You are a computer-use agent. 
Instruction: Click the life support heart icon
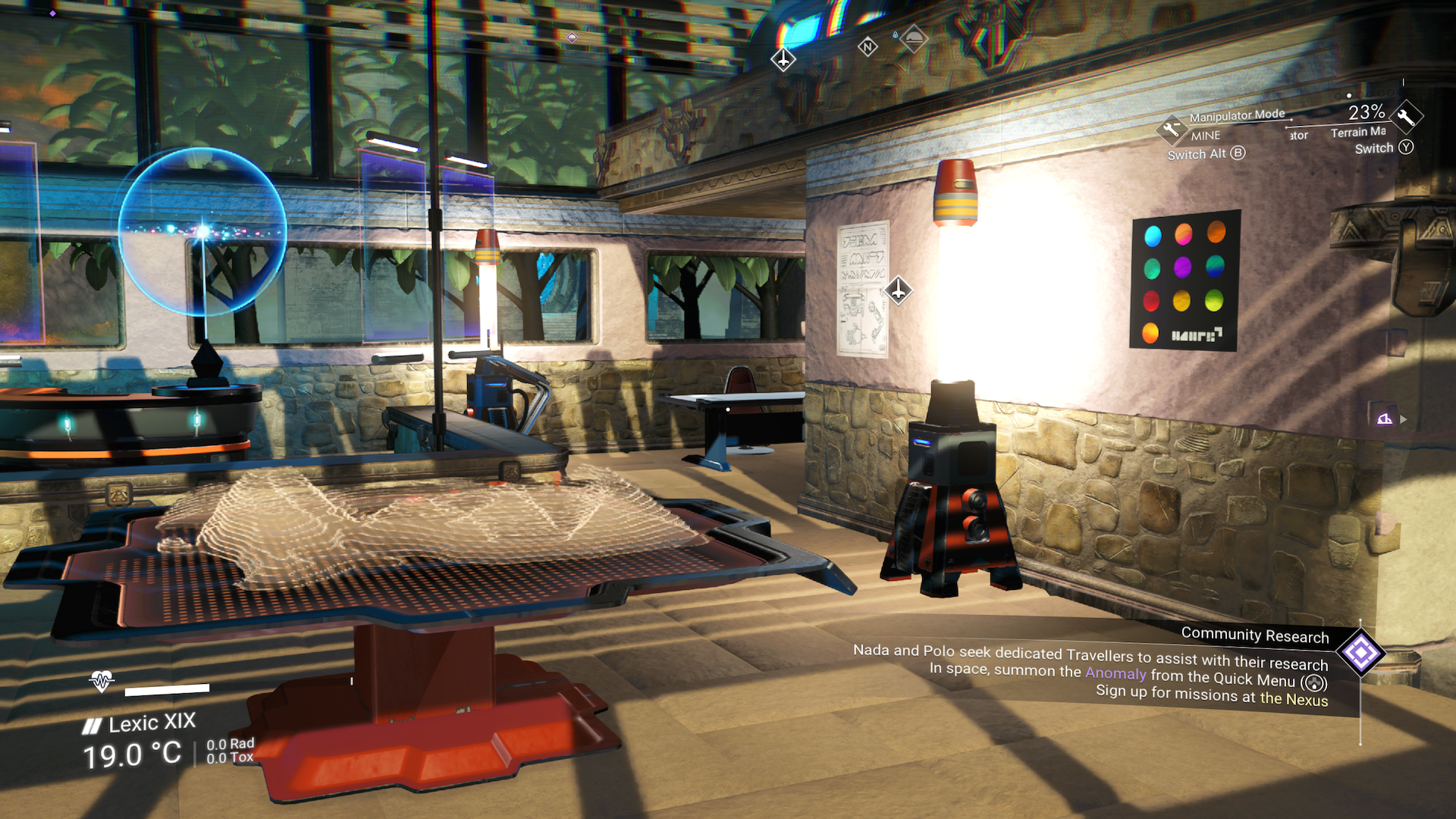click(101, 680)
